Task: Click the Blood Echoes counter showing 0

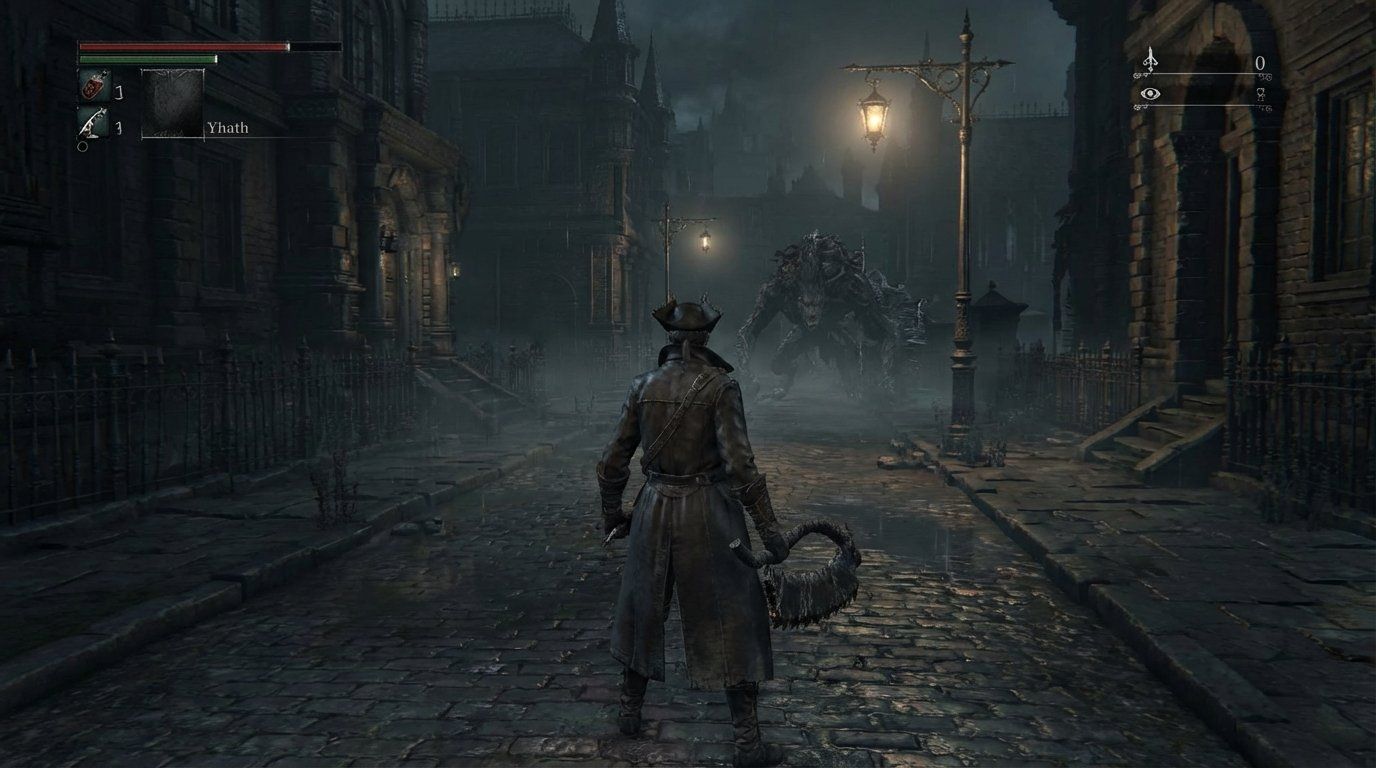Action: tap(1258, 61)
